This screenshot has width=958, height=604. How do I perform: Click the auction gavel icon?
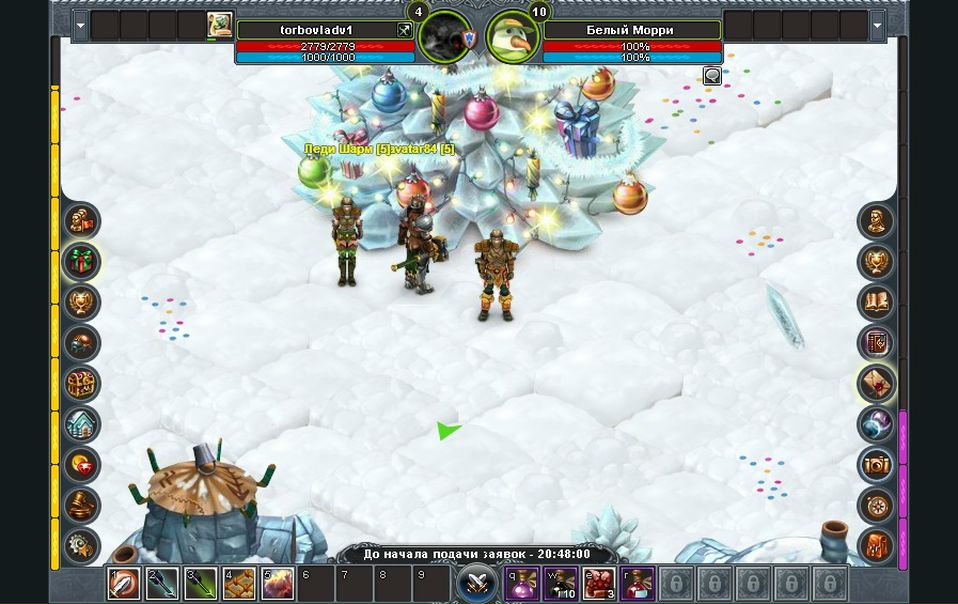pyautogui.click(x=82, y=505)
